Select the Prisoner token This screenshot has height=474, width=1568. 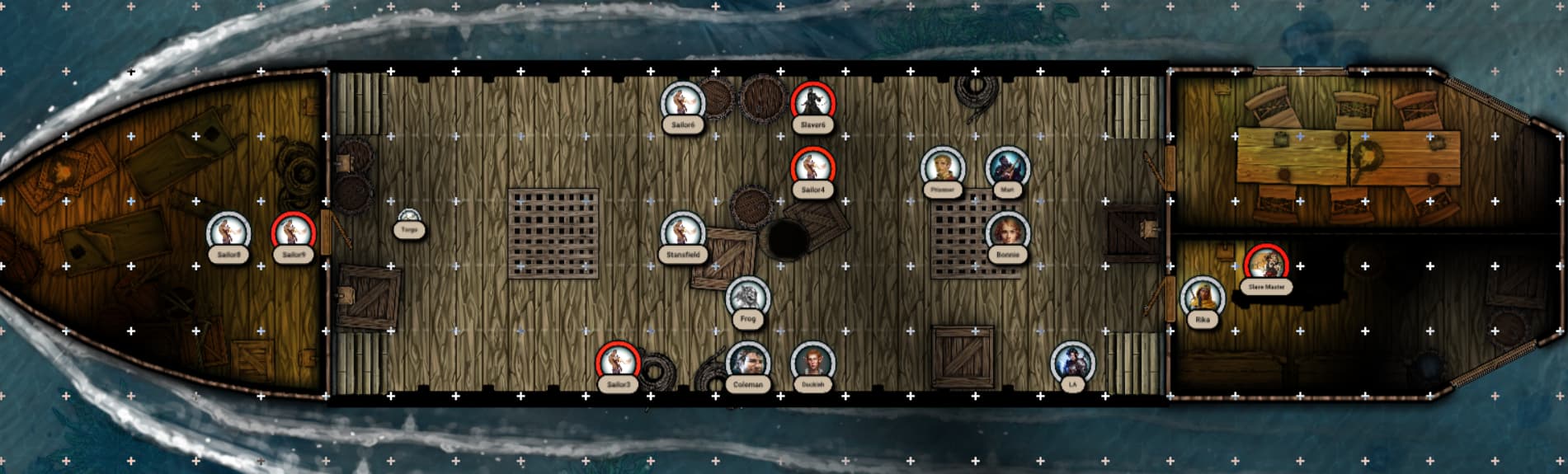pyautogui.click(x=942, y=167)
